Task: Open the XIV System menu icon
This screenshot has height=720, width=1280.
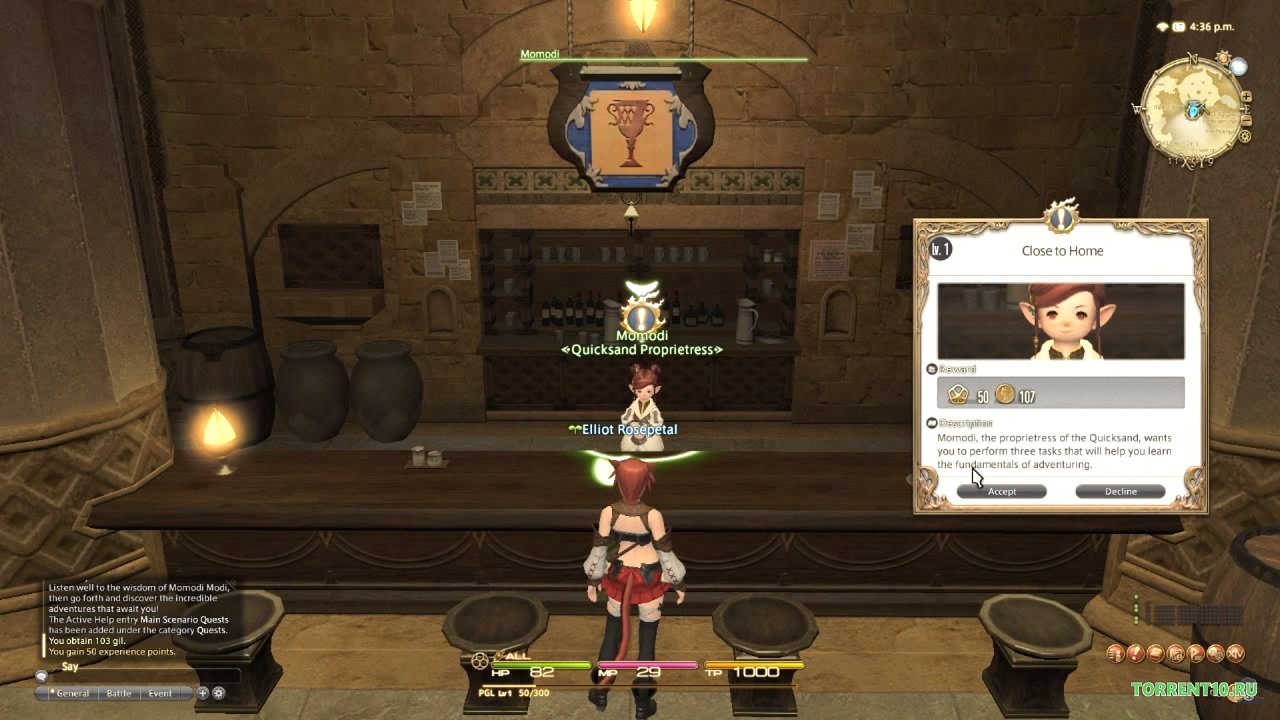Action: click(1236, 654)
